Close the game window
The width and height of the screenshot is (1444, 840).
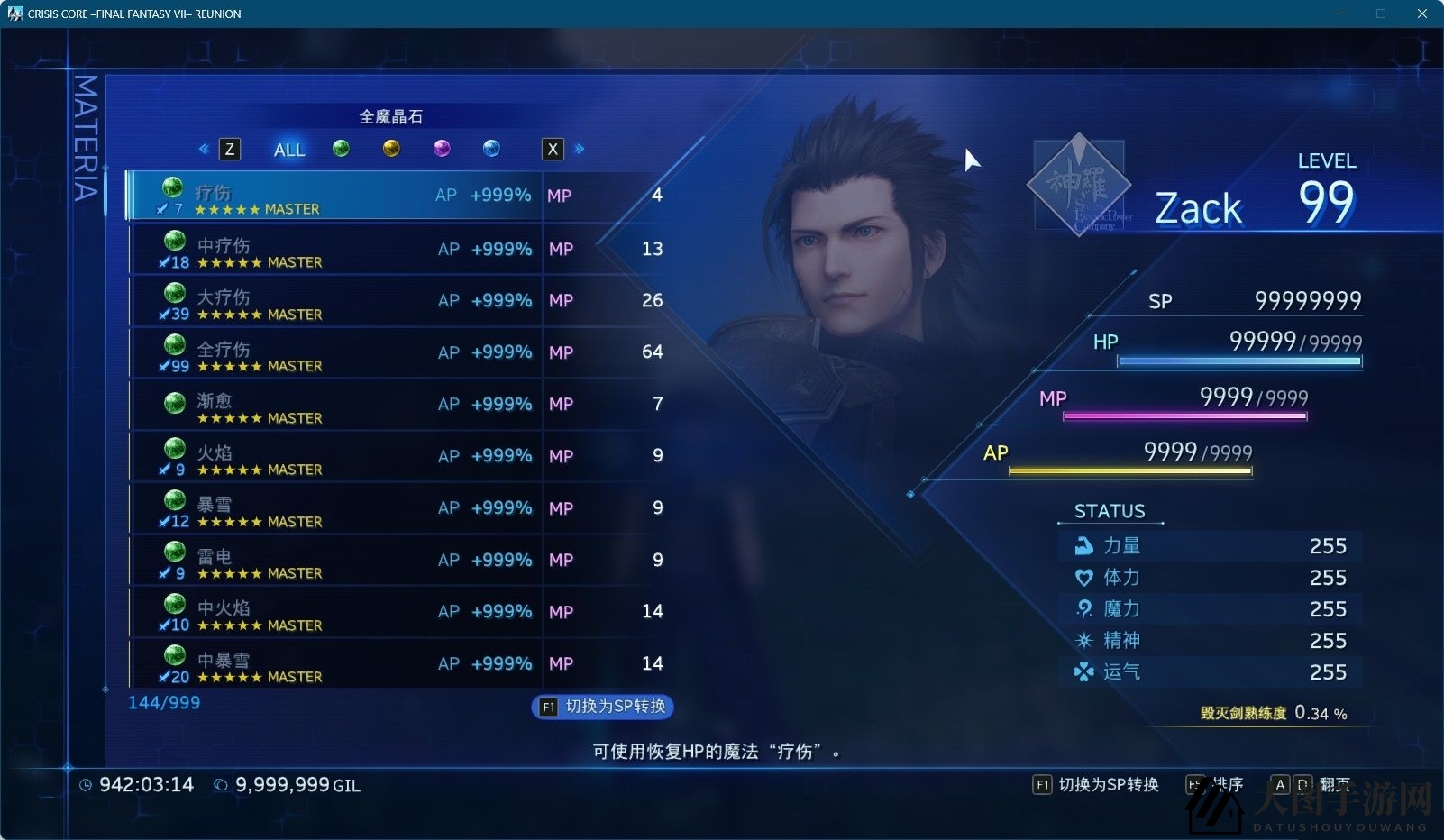coord(1421,14)
